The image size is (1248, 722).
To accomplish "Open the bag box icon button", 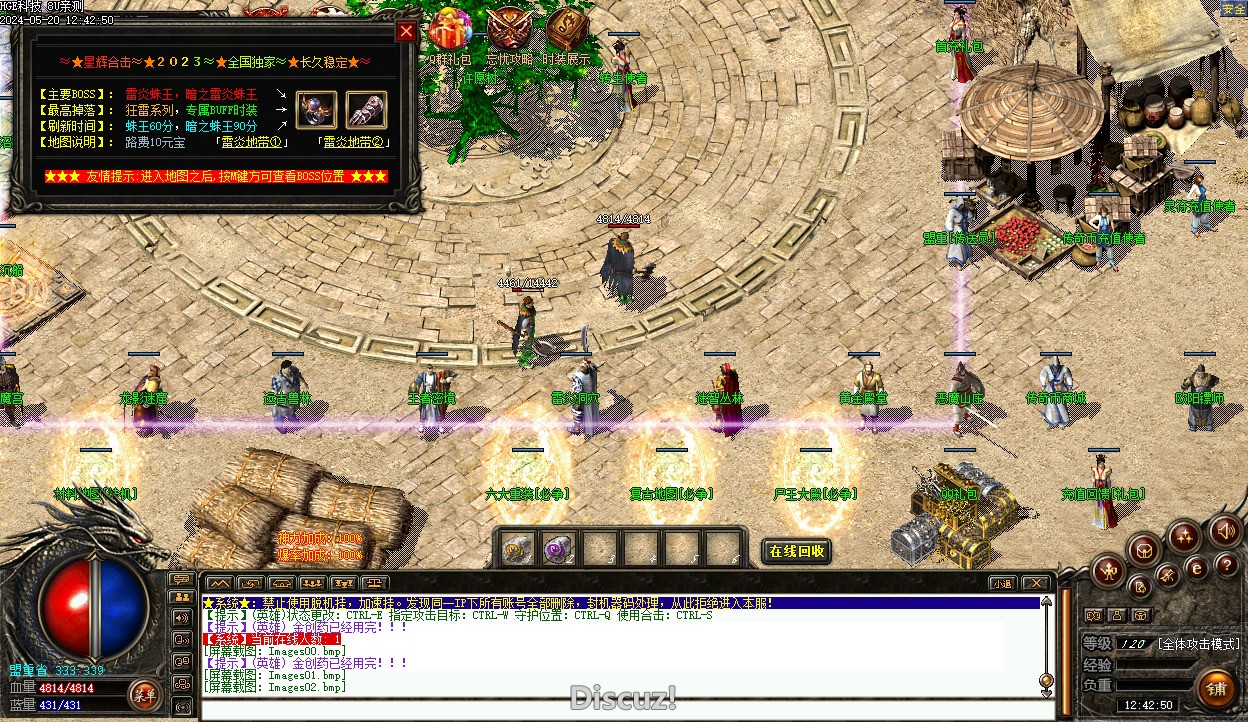I will click(1143, 548).
